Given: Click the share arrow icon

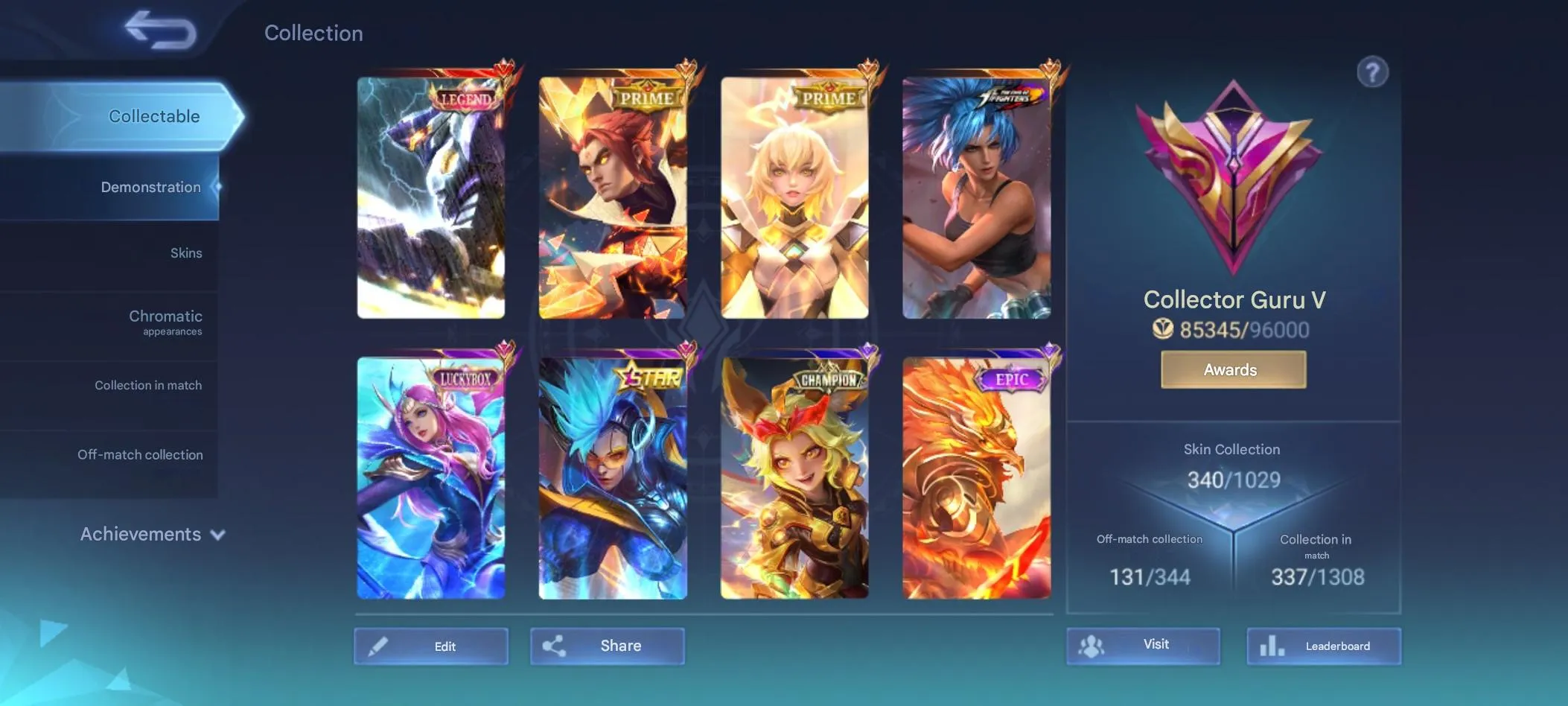Looking at the screenshot, I should [x=555, y=646].
